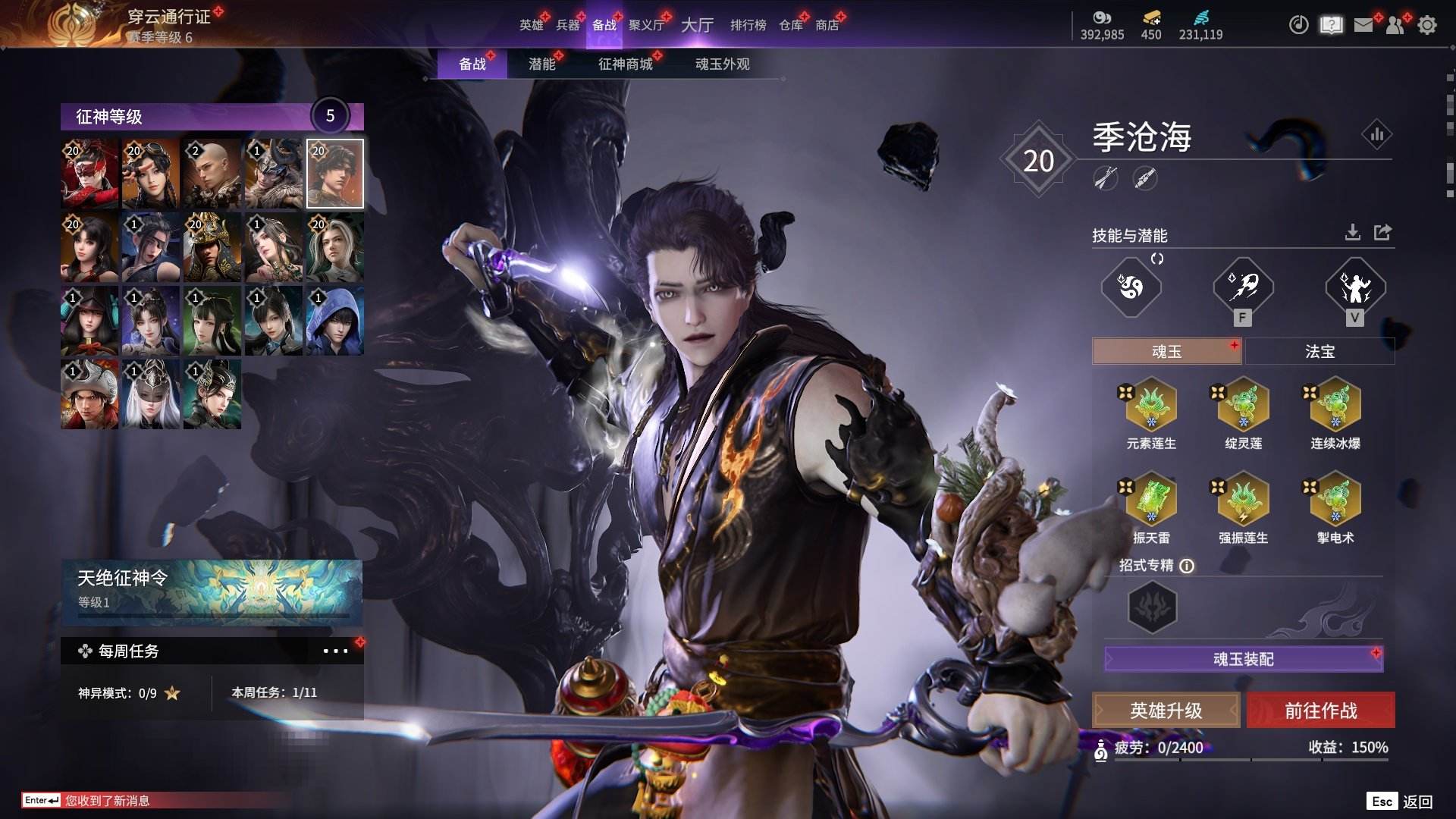Click the 英雄升级 button
Image resolution: width=1456 pixels, height=819 pixels.
(1166, 711)
